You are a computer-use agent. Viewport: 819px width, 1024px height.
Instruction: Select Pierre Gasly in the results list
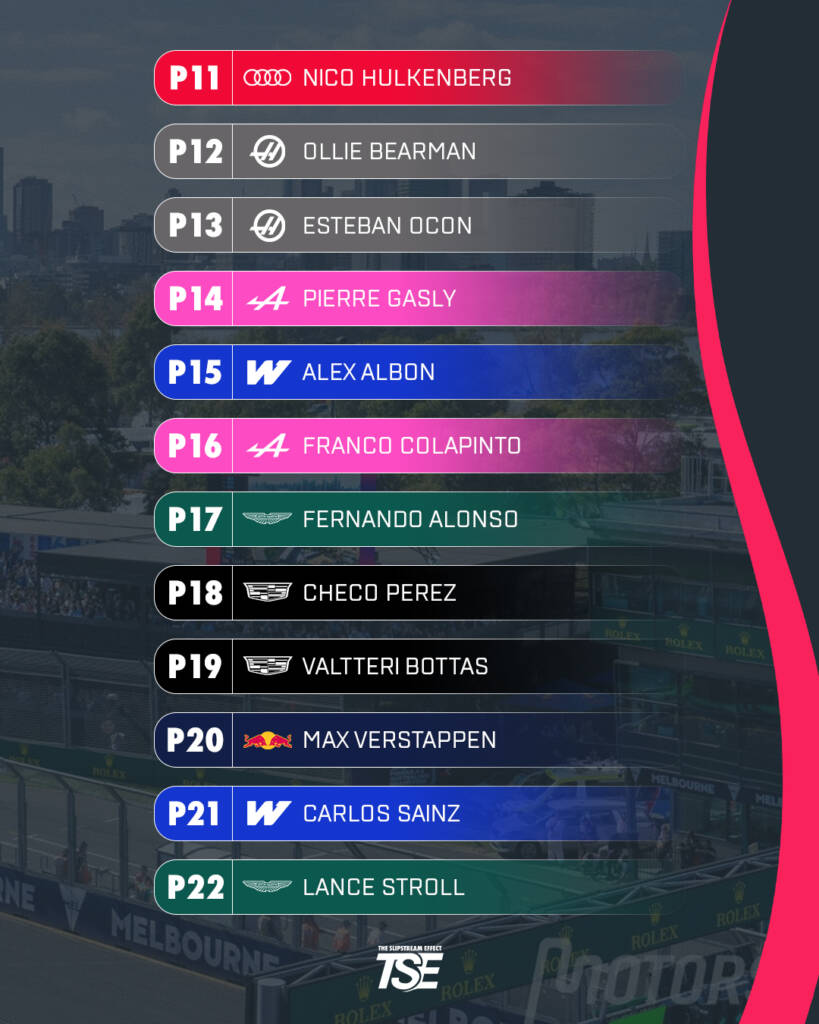click(420, 298)
